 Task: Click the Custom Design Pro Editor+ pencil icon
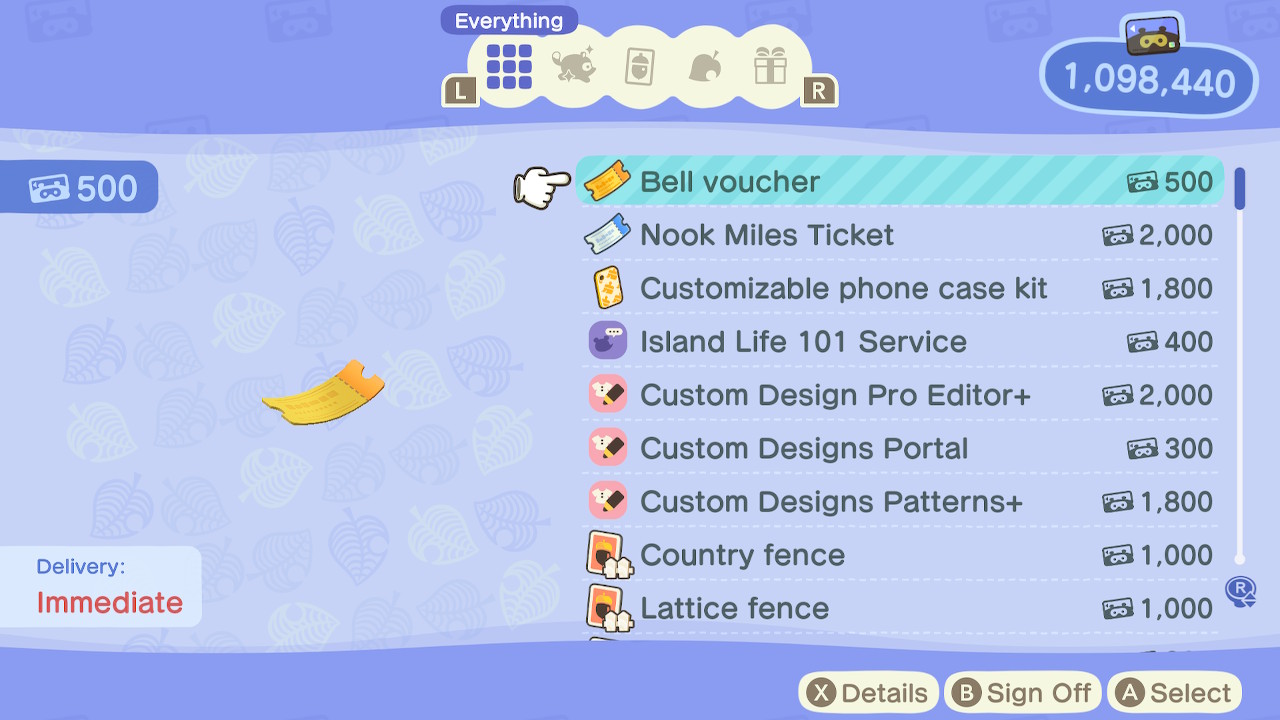point(608,395)
